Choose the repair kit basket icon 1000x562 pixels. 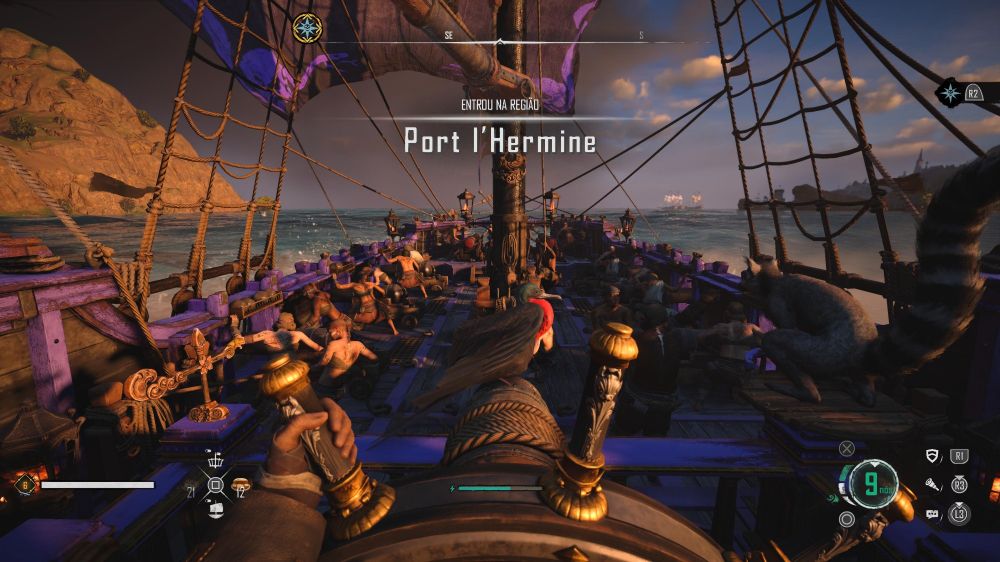[x=216, y=462]
